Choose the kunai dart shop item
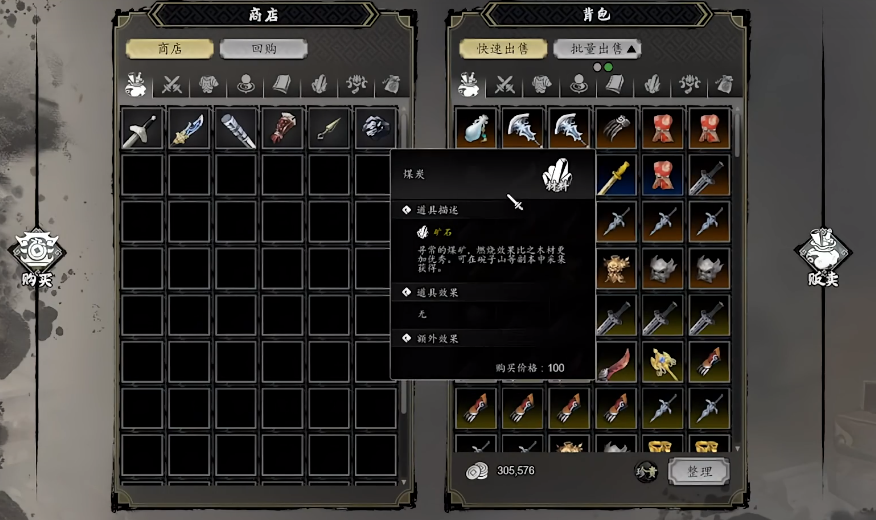The height and width of the screenshot is (520, 876). (x=329, y=129)
